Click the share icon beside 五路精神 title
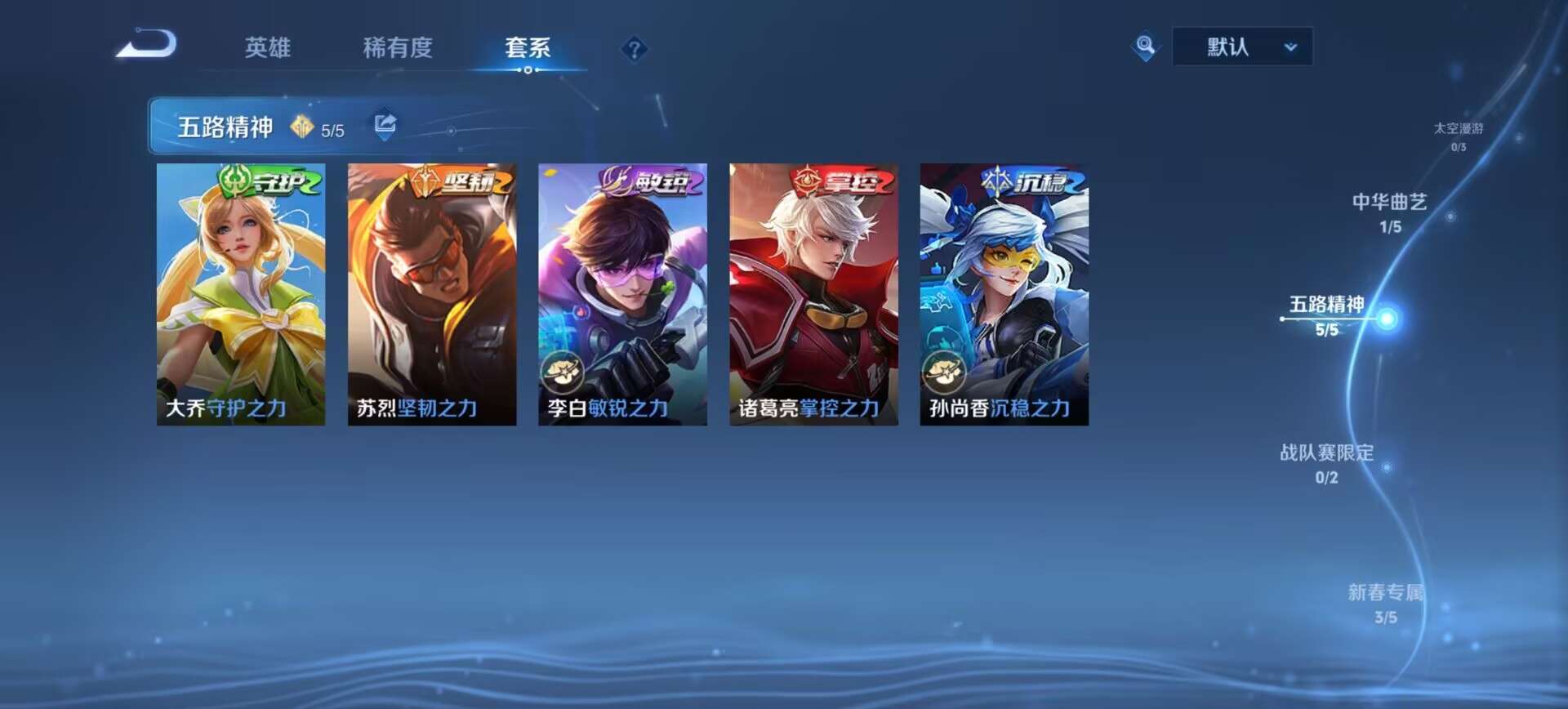Screen dimensions: 1568x709 point(384,125)
